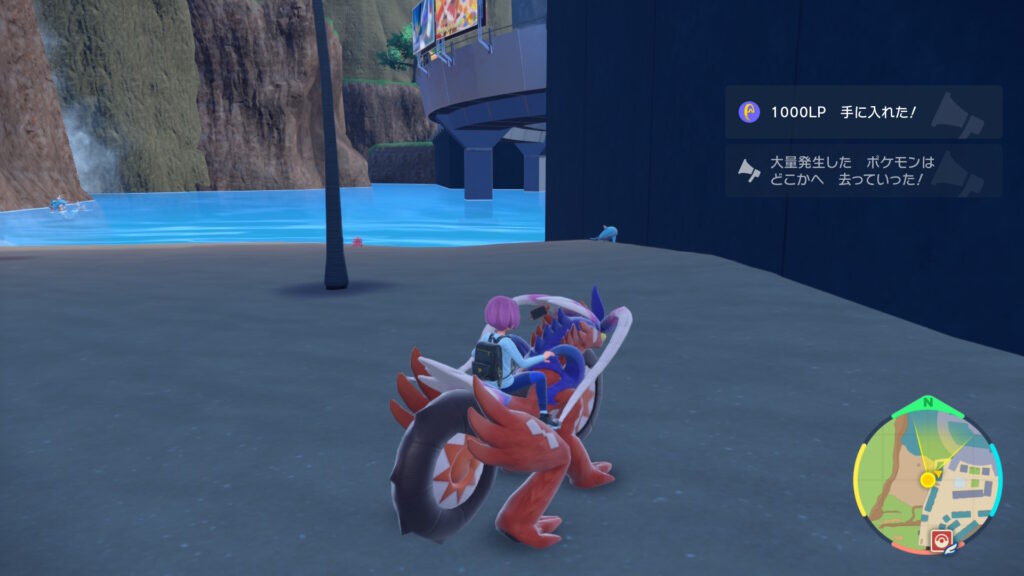Select the red Pokémon Center map marker
Image resolution: width=1024 pixels, height=576 pixels.
[940, 541]
